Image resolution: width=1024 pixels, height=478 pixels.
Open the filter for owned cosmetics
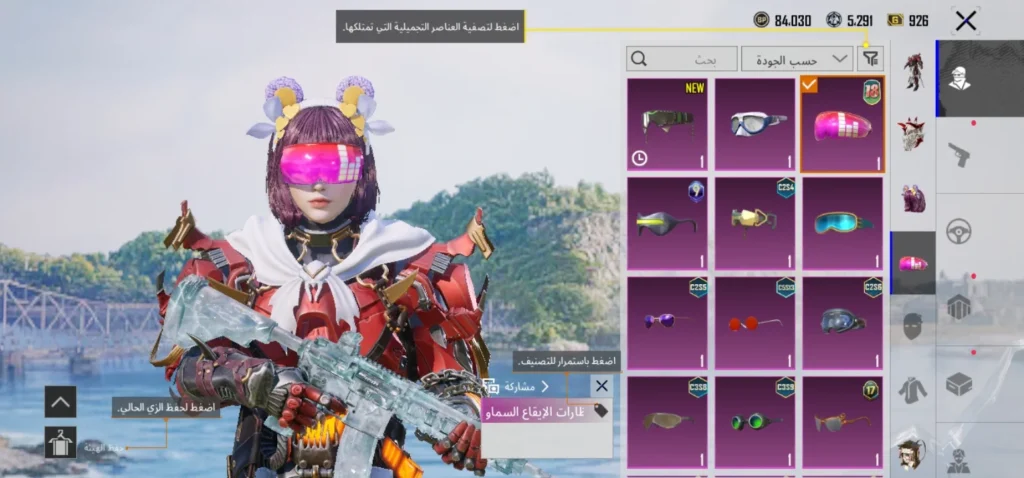(871, 59)
